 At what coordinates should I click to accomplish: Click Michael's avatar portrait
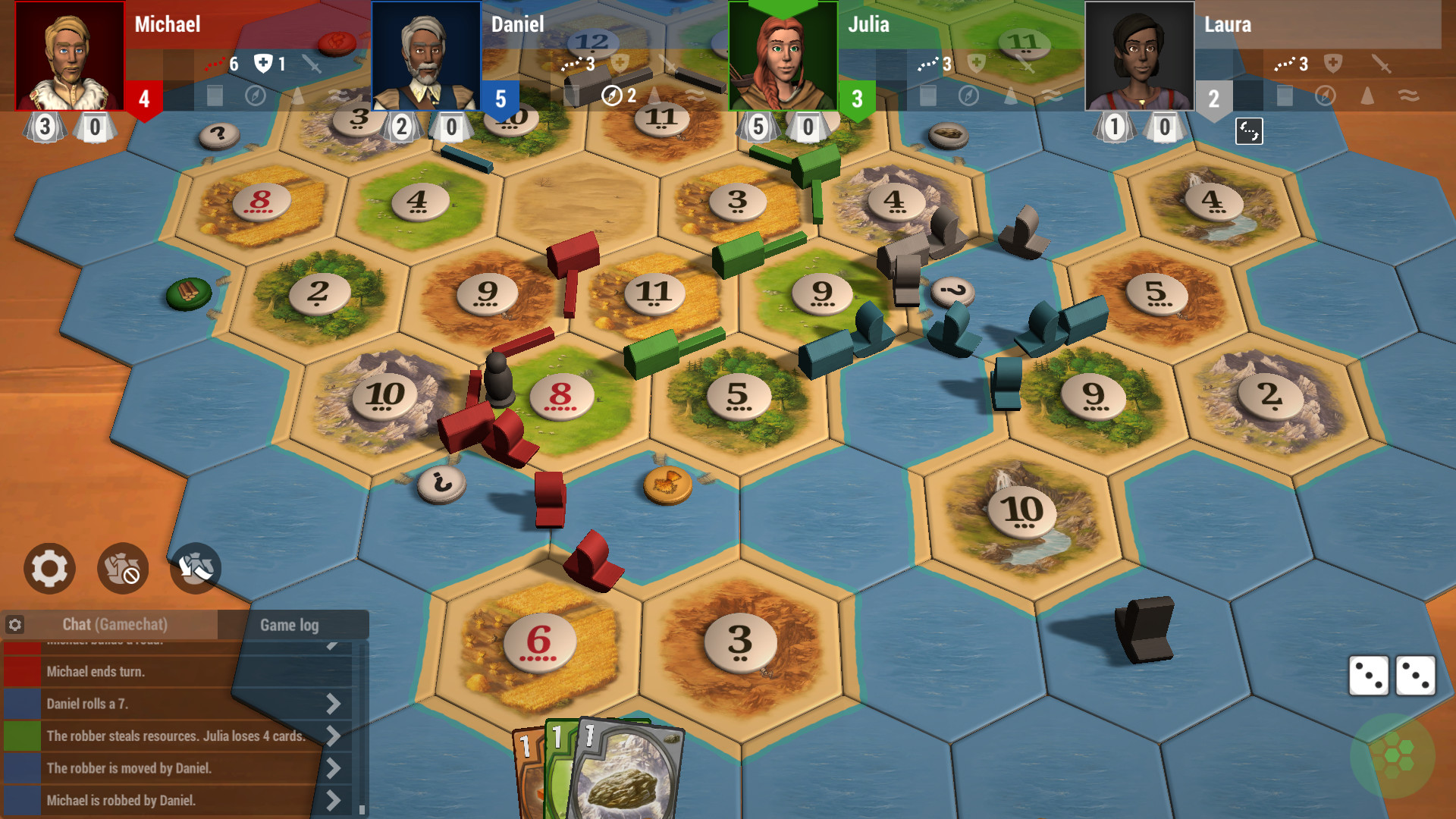69,56
